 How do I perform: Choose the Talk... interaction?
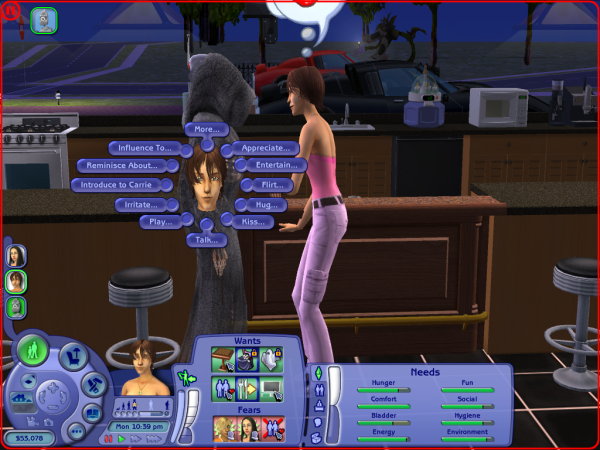[207, 240]
